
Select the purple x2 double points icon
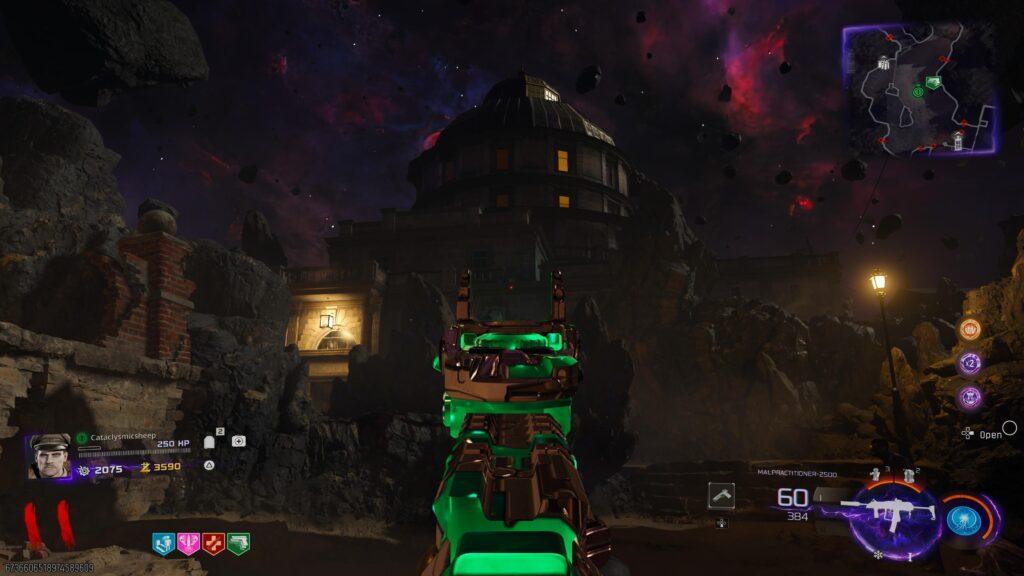click(969, 363)
